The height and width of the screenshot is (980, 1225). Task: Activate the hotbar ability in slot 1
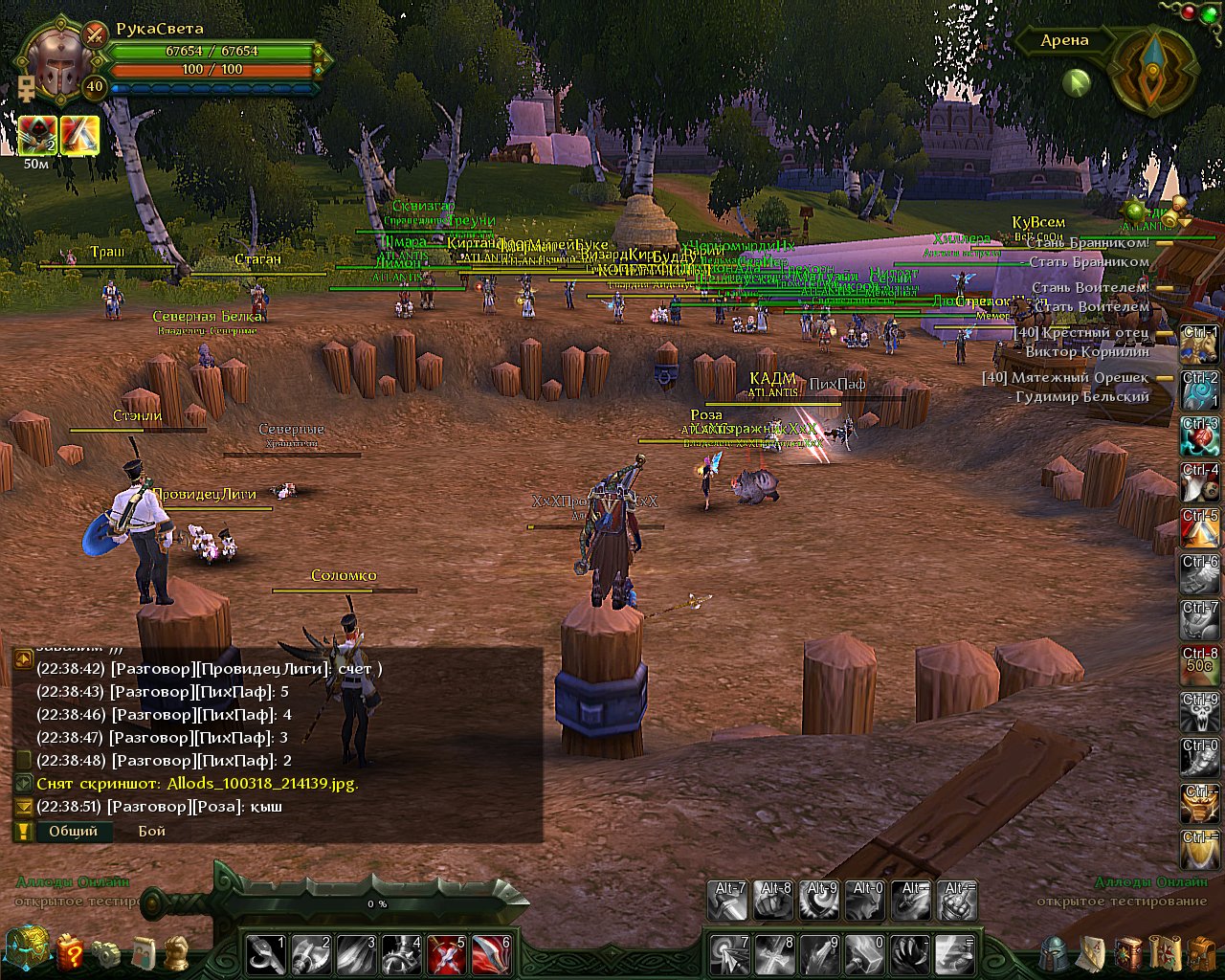[265, 953]
